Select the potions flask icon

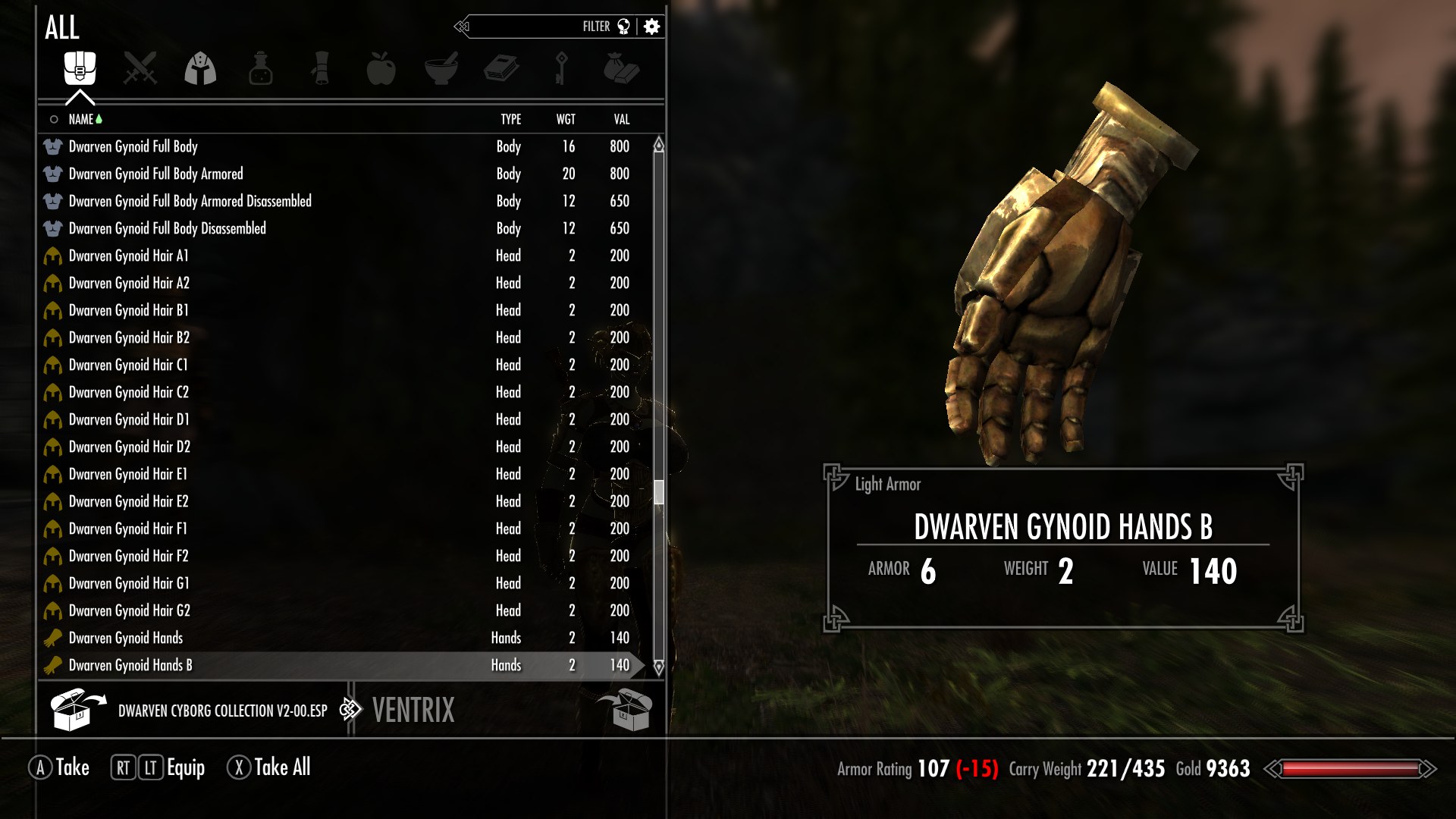pyautogui.click(x=260, y=68)
